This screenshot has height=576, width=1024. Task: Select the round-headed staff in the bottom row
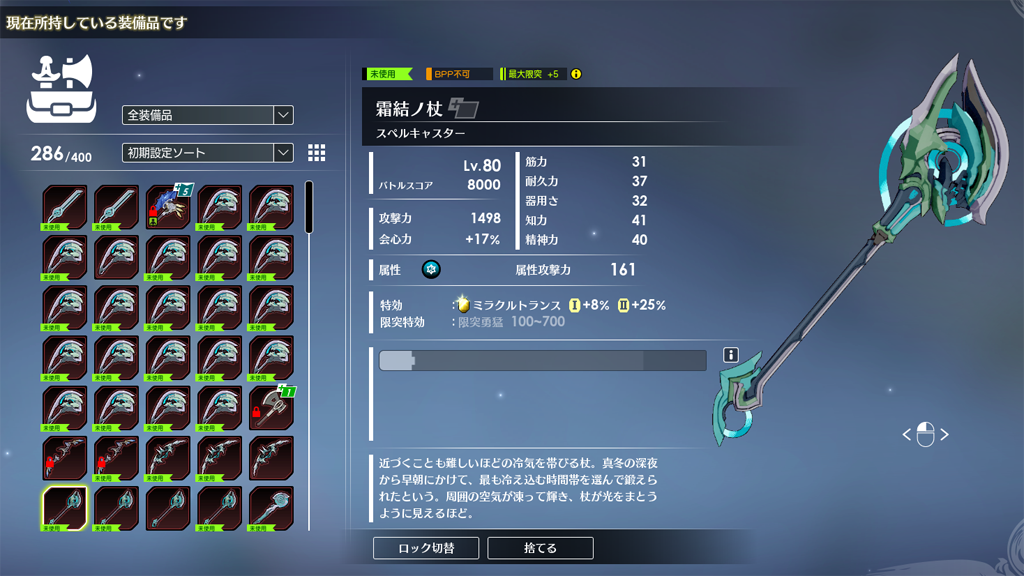(271, 508)
